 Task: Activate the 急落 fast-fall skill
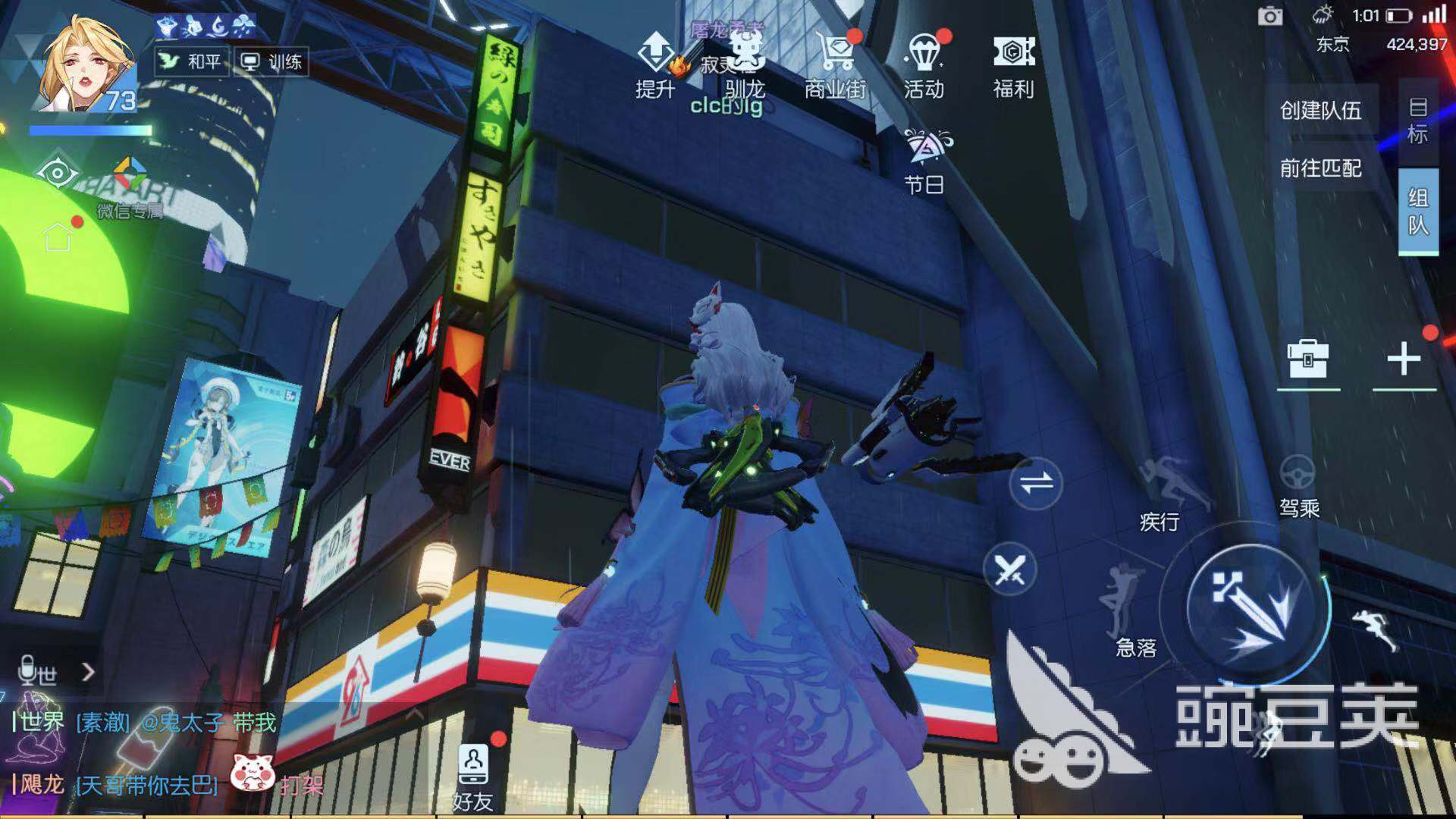pos(1129,613)
